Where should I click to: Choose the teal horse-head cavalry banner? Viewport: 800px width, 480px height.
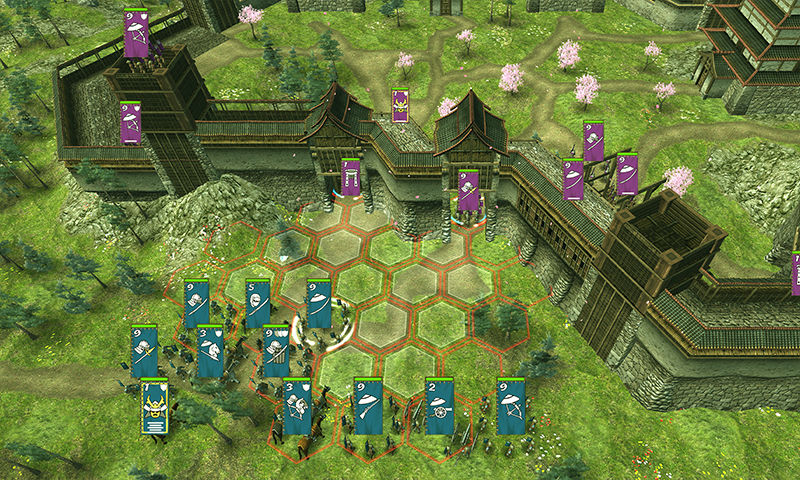click(211, 350)
